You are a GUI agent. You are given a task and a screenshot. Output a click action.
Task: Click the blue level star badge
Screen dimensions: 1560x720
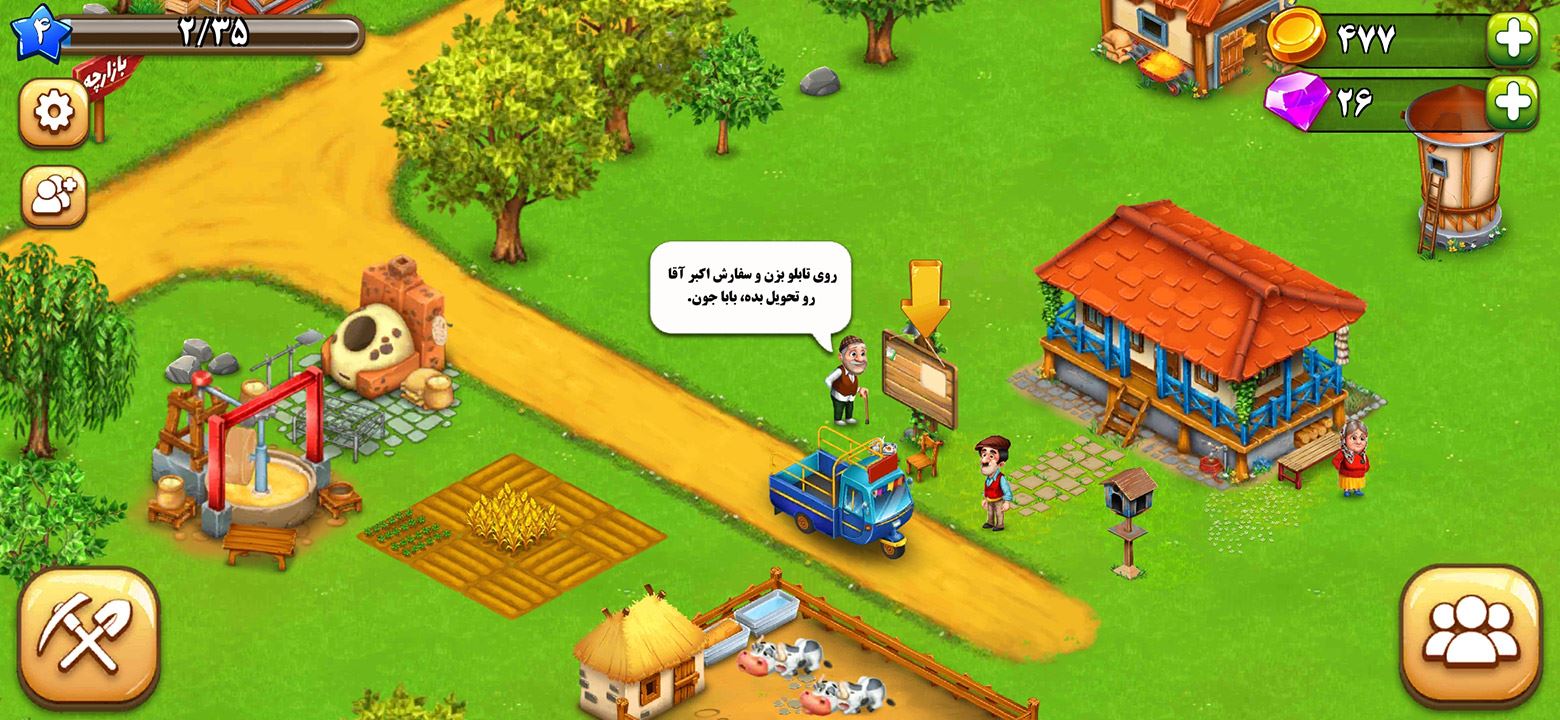(x=37, y=30)
